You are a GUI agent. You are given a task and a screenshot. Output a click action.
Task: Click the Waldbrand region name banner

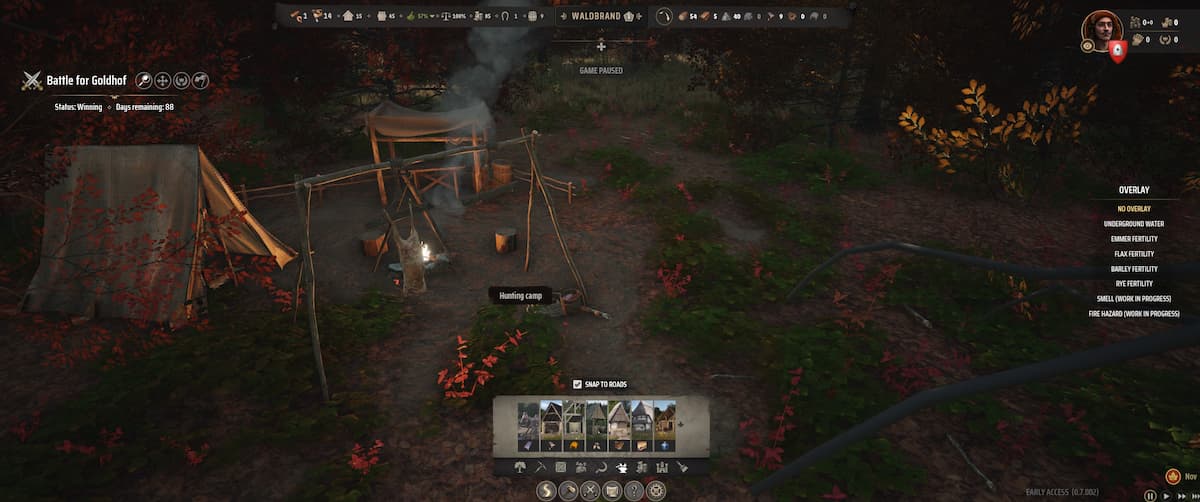(x=598, y=16)
